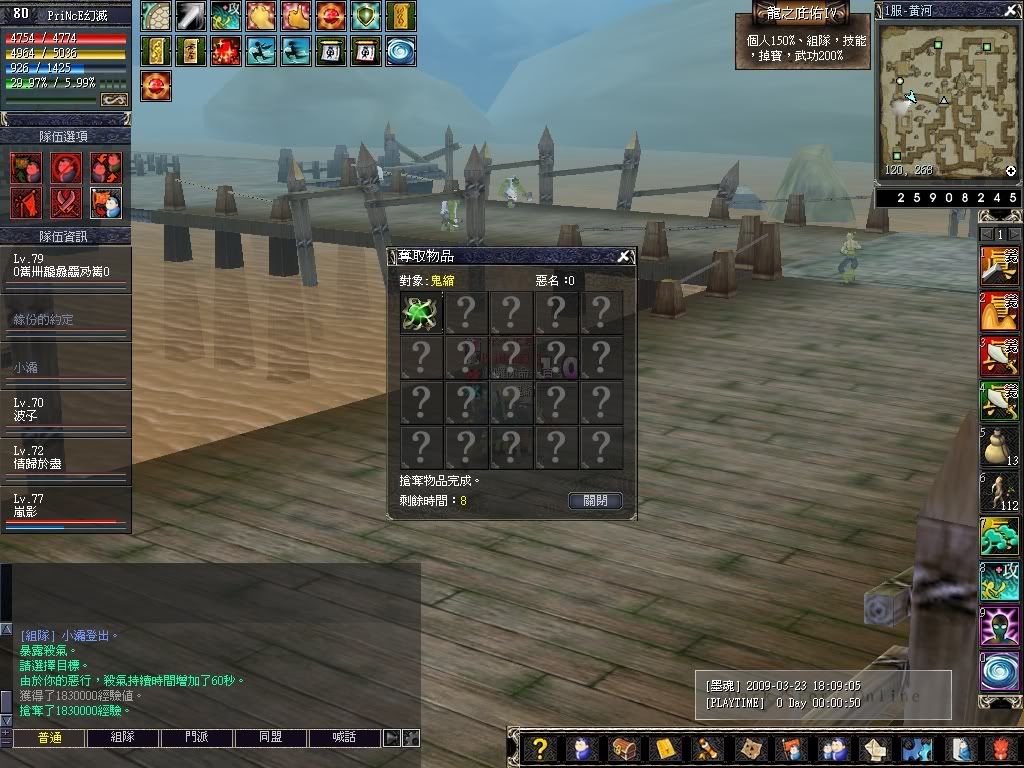
Task: Open the treasure chest inventory icon
Action: [623, 749]
